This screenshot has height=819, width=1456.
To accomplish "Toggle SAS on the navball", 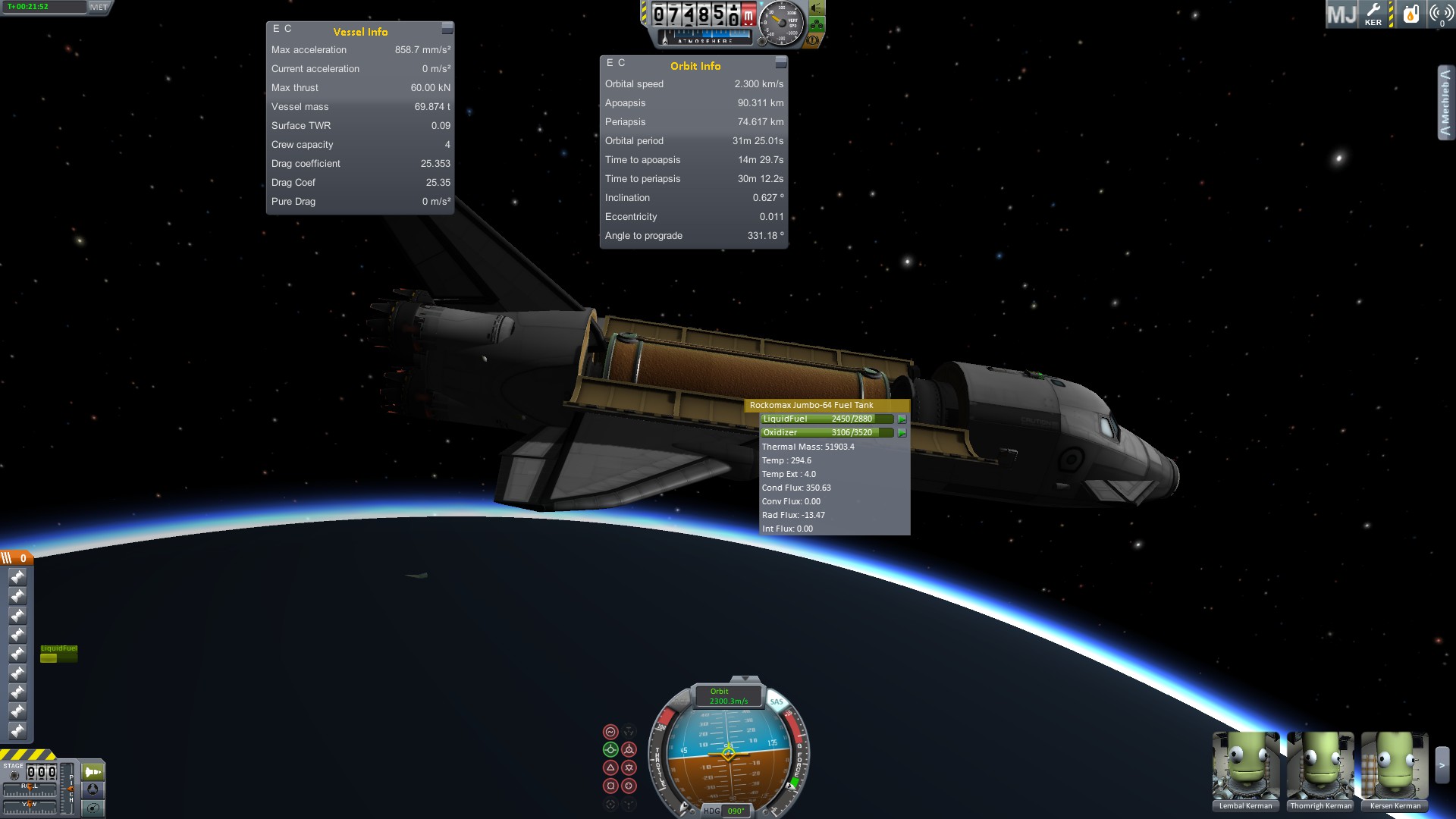I will (777, 701).
